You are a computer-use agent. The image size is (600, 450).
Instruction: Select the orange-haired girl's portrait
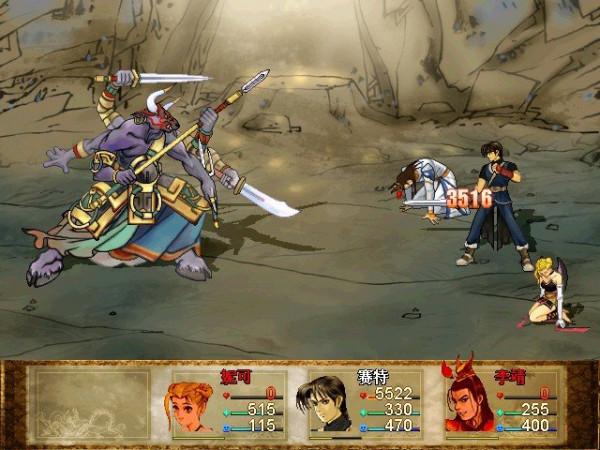click(x=192, y=404)
